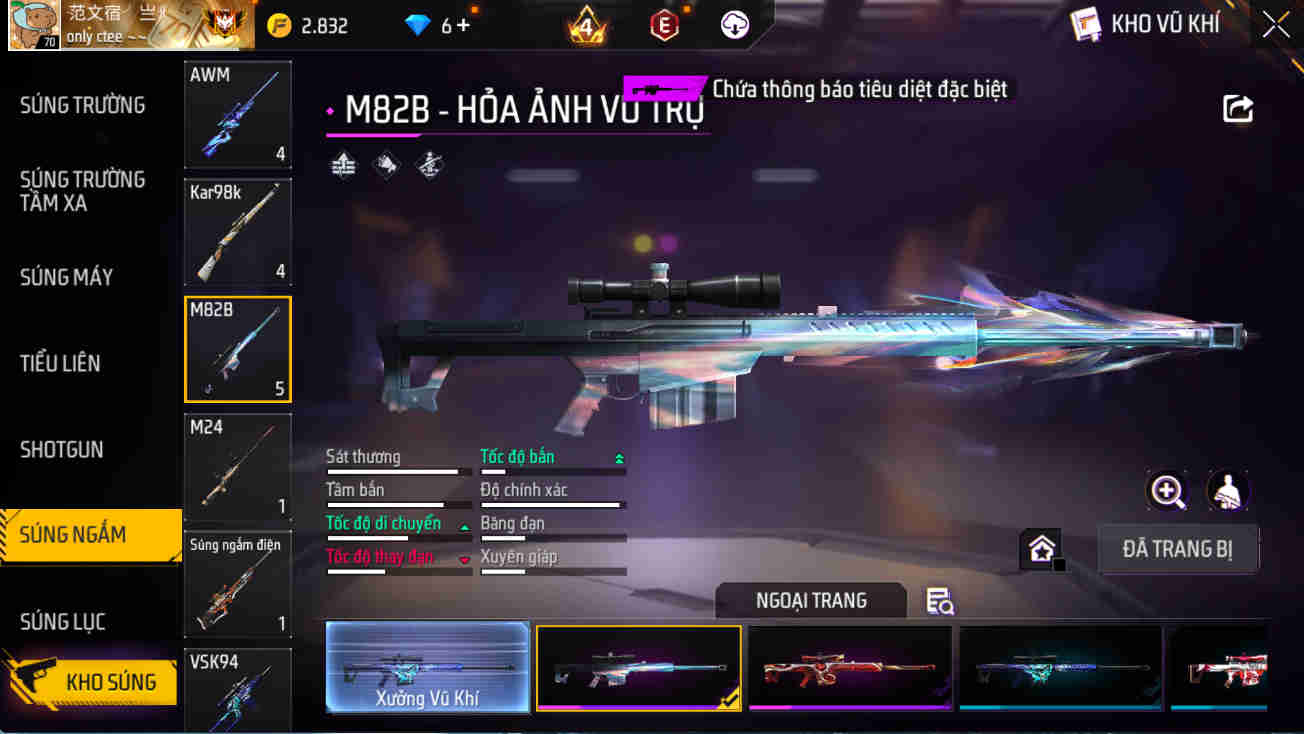Image resolution: width=1304 pixels, height=734 pixels.
Task: Click the home with star favorite icon
Action: tap(1040, 547)
